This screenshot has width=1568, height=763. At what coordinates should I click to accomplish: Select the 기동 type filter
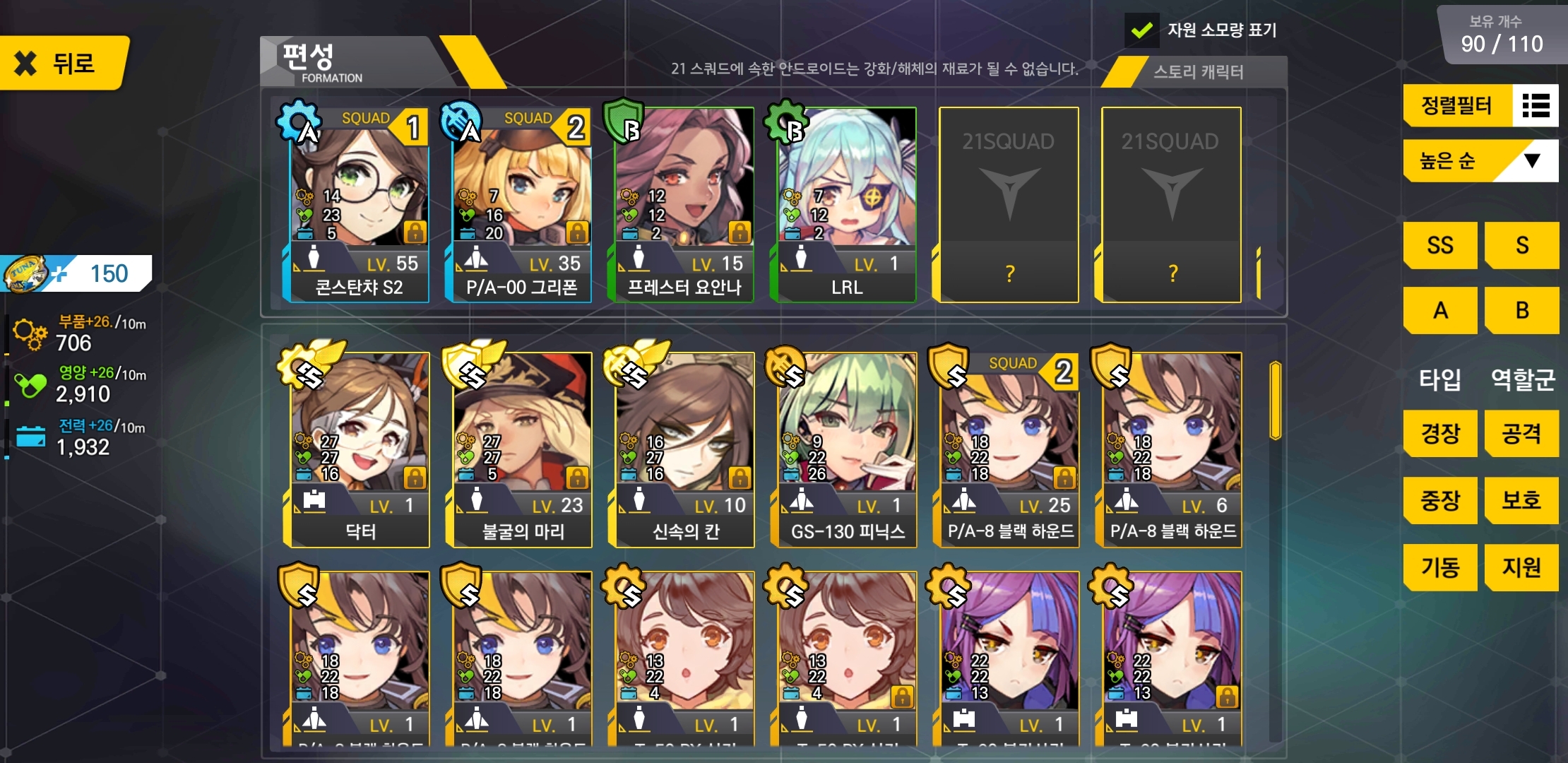[1439, 567]
